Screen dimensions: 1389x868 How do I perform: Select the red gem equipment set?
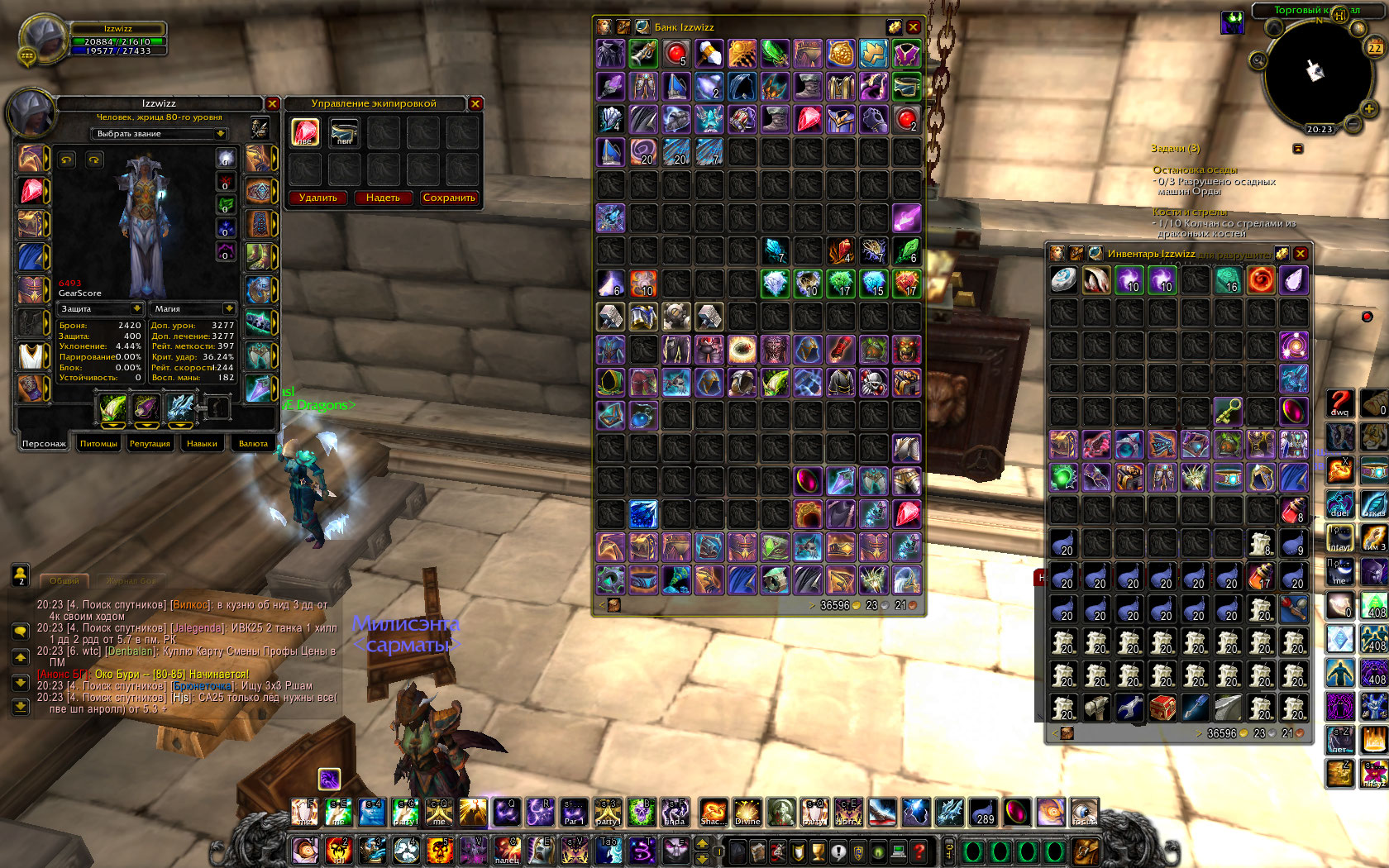tap(305, 132)
